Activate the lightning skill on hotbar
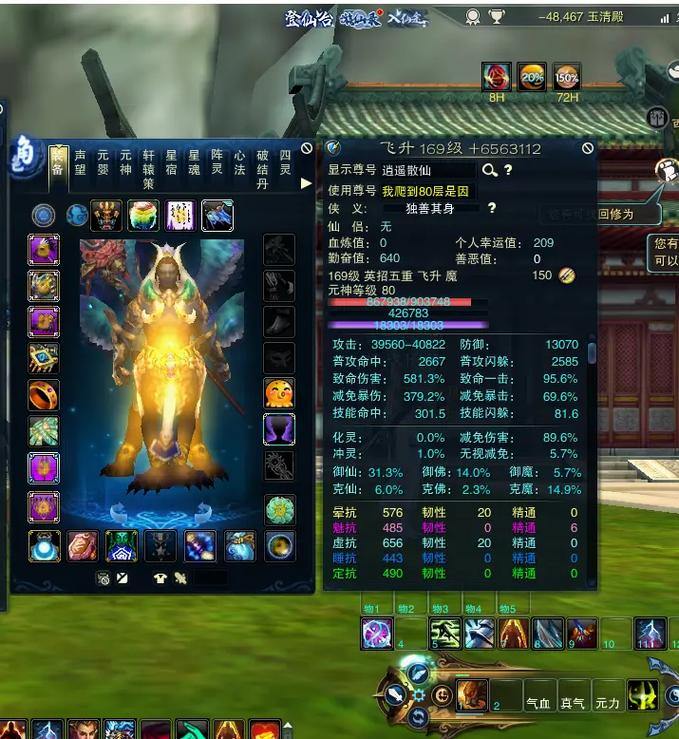 coord(650,633)
